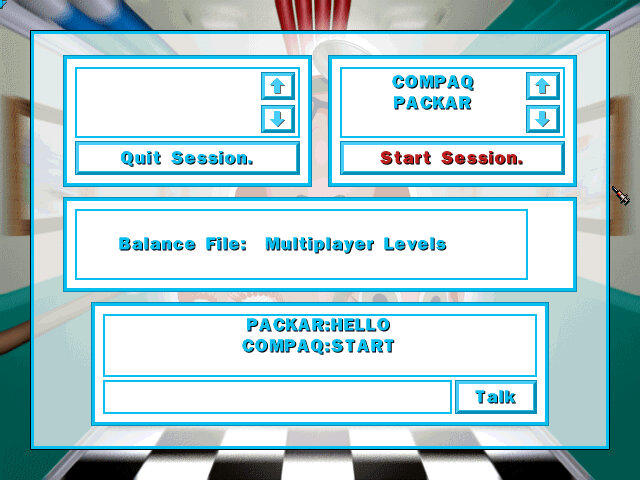Click the down arrow beside the player list
The width and height of the screenshot is (640, 480).
[542, 119]
